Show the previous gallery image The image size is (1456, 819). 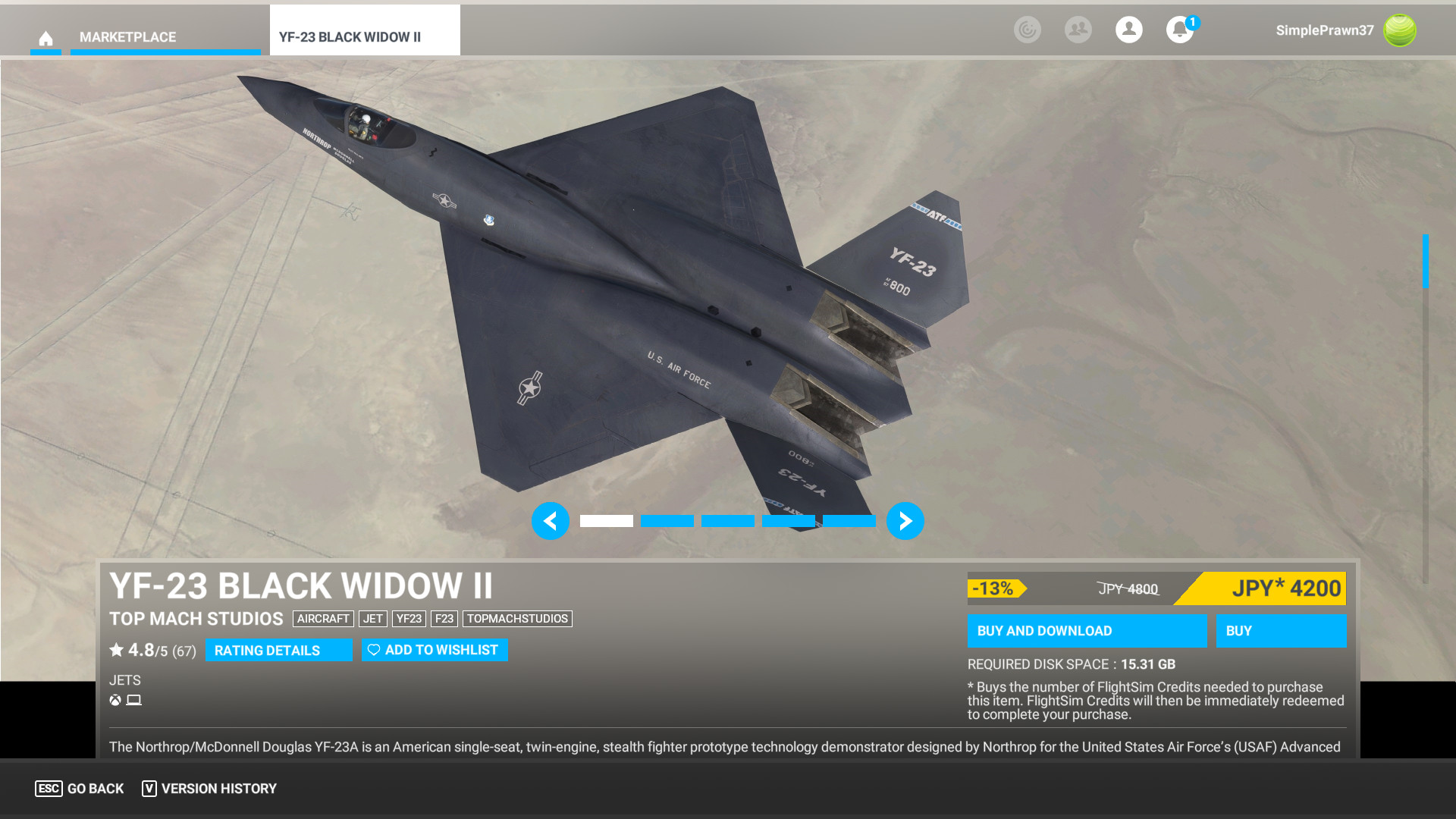pyautogui.click(x=551, y=521)
